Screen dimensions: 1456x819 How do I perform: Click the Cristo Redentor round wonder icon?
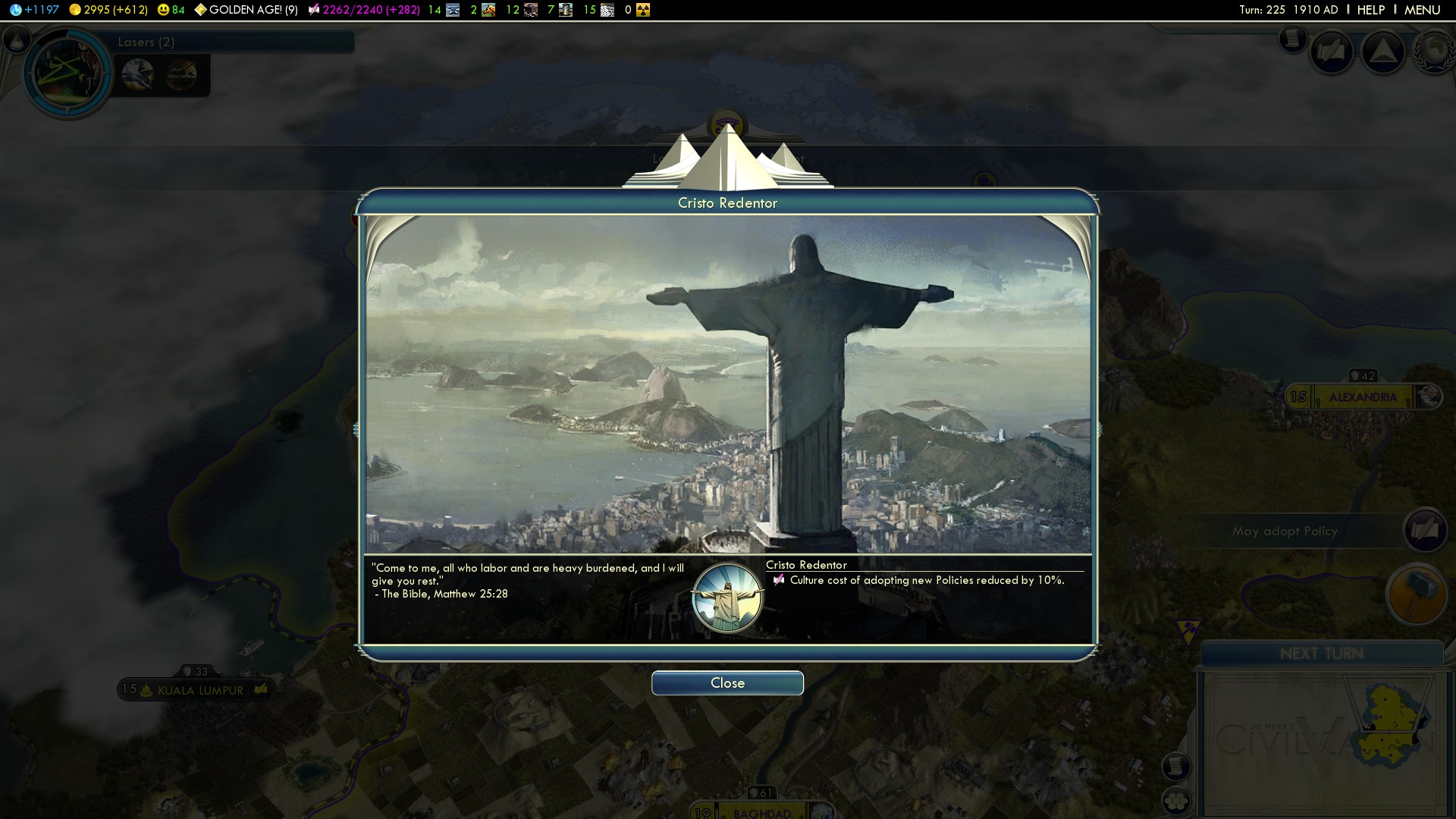click(727, 598)
